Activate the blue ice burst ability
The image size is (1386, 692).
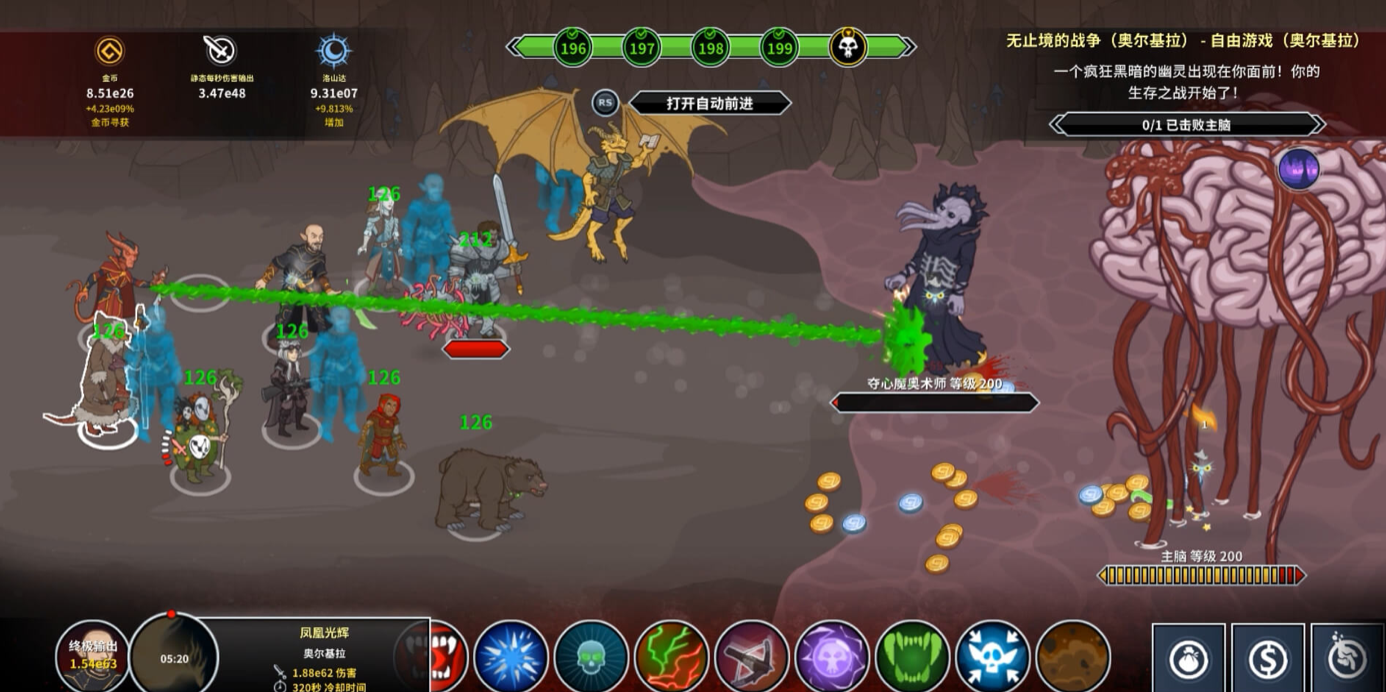(511, 657)
